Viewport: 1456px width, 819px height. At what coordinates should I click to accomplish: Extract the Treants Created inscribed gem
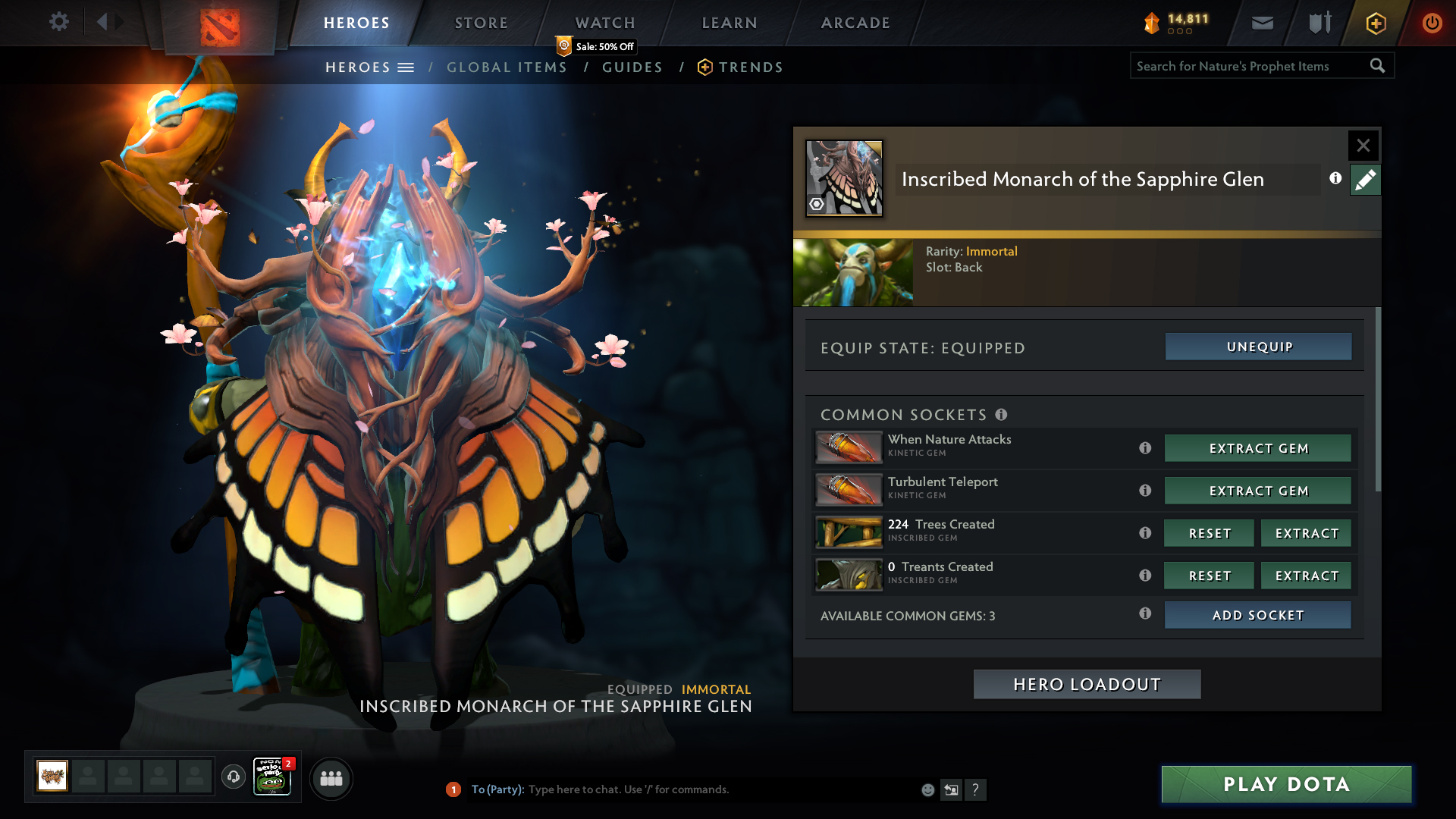pos(1306,576)
